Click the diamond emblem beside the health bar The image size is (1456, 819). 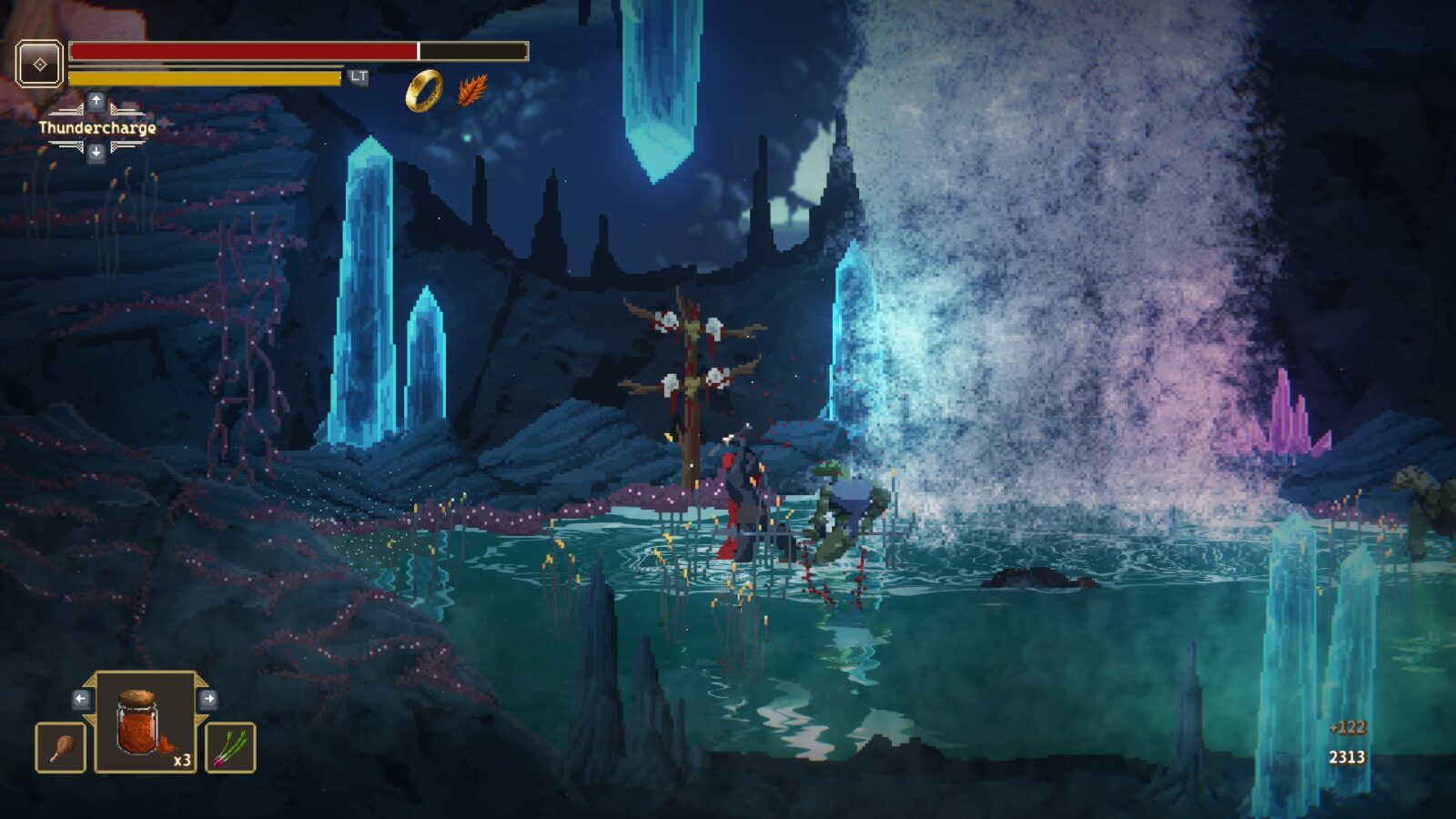point(40,64)
